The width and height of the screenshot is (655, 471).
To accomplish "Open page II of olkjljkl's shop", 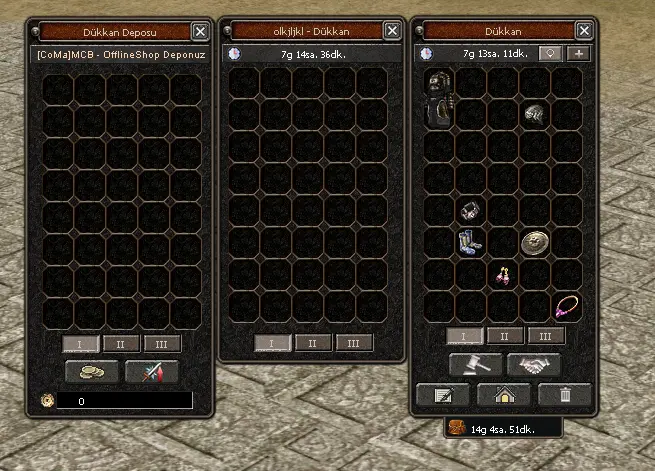I will click(313, 342).
